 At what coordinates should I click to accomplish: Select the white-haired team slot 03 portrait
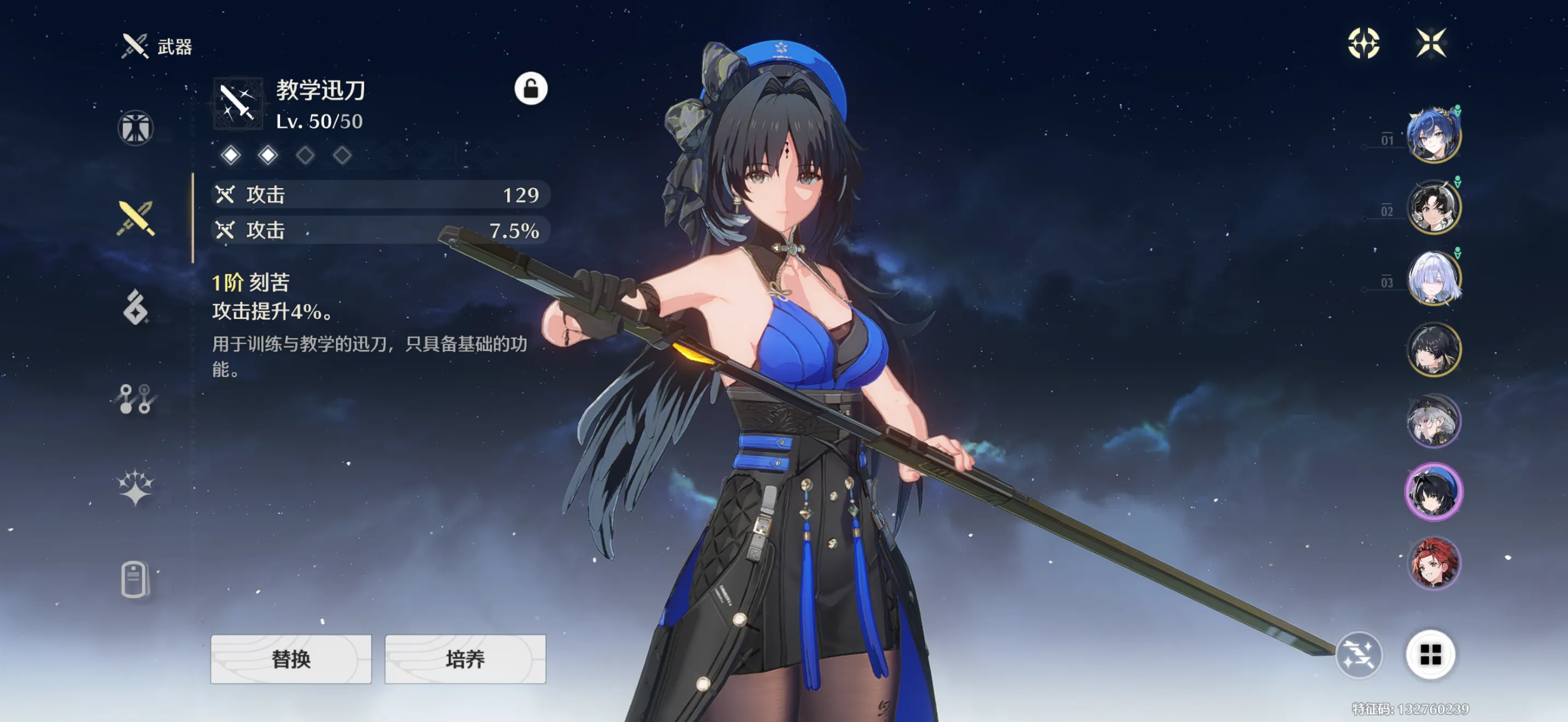(x=1434, y=278)
